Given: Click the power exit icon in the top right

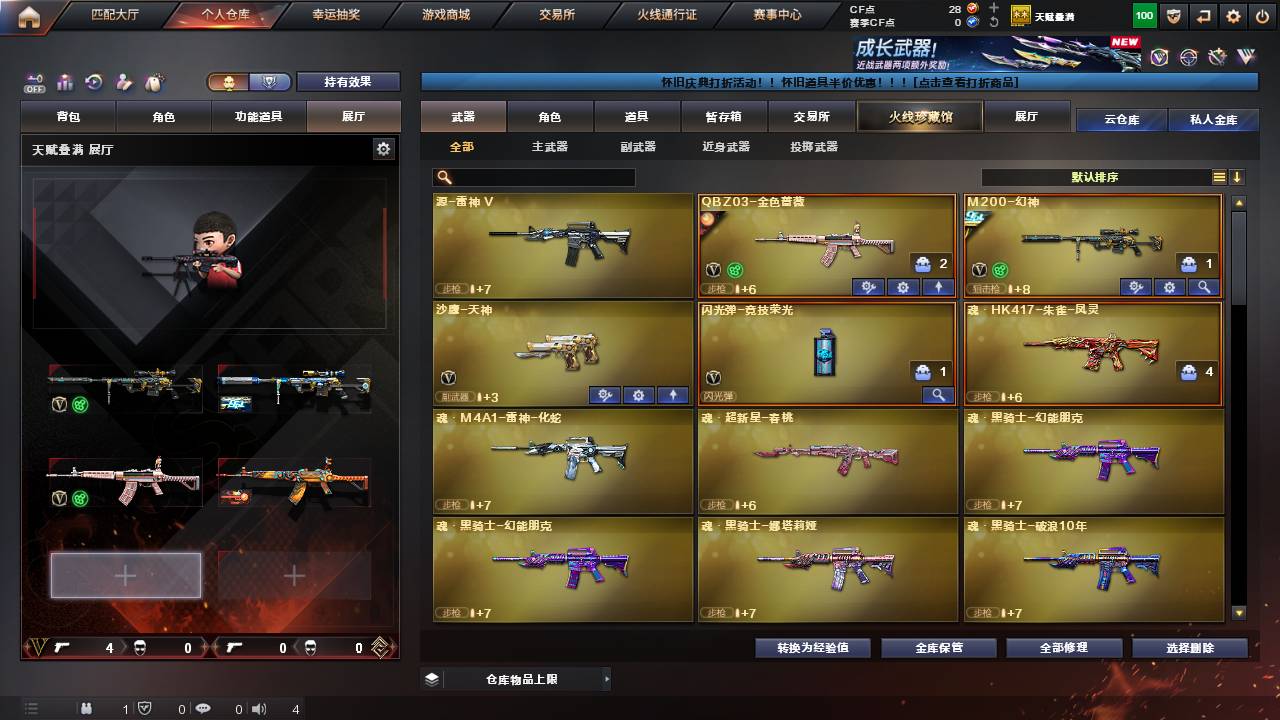Looking at the screenshot, I should tap(1263, 15).
